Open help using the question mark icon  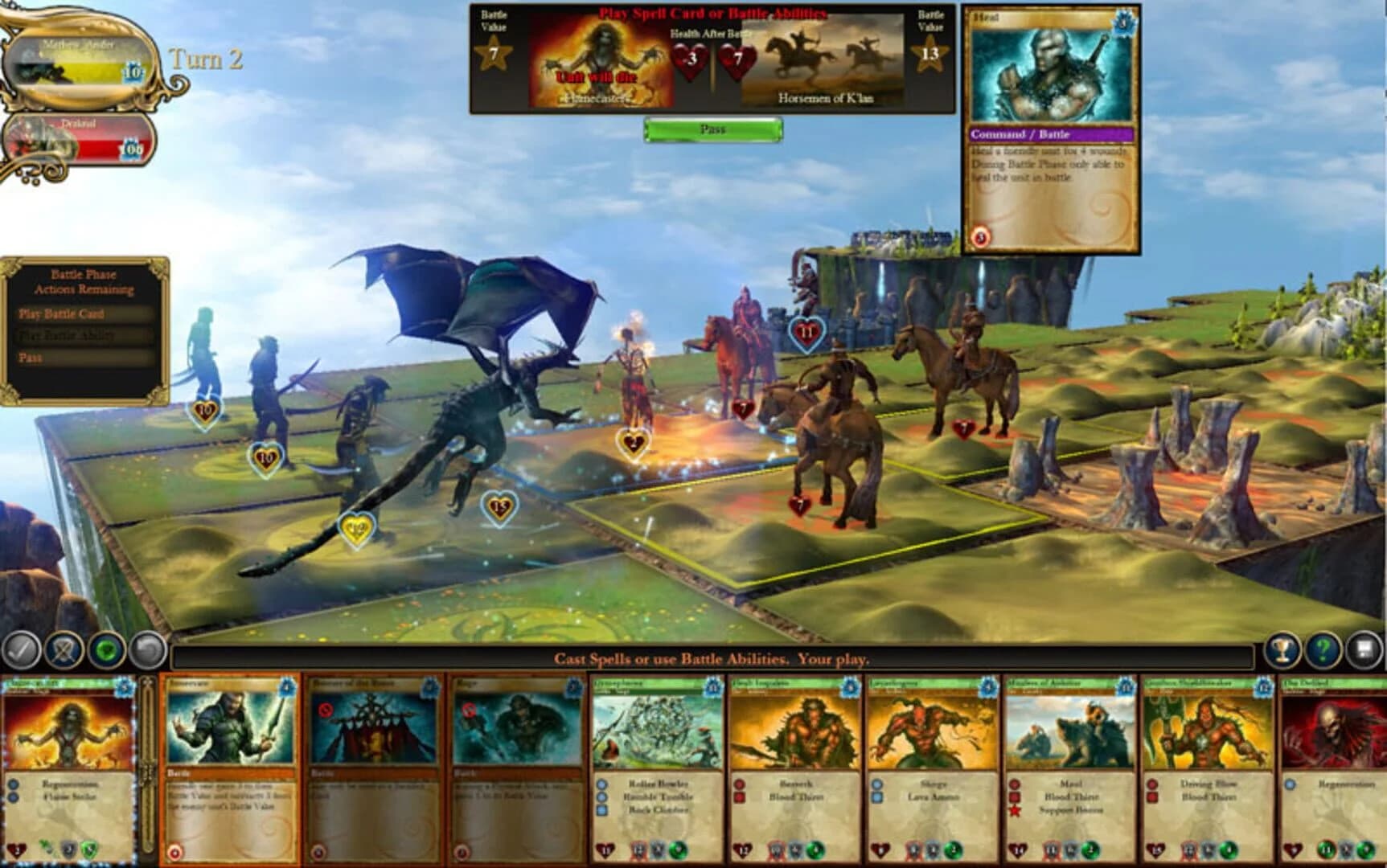(x=1324, y=649)
